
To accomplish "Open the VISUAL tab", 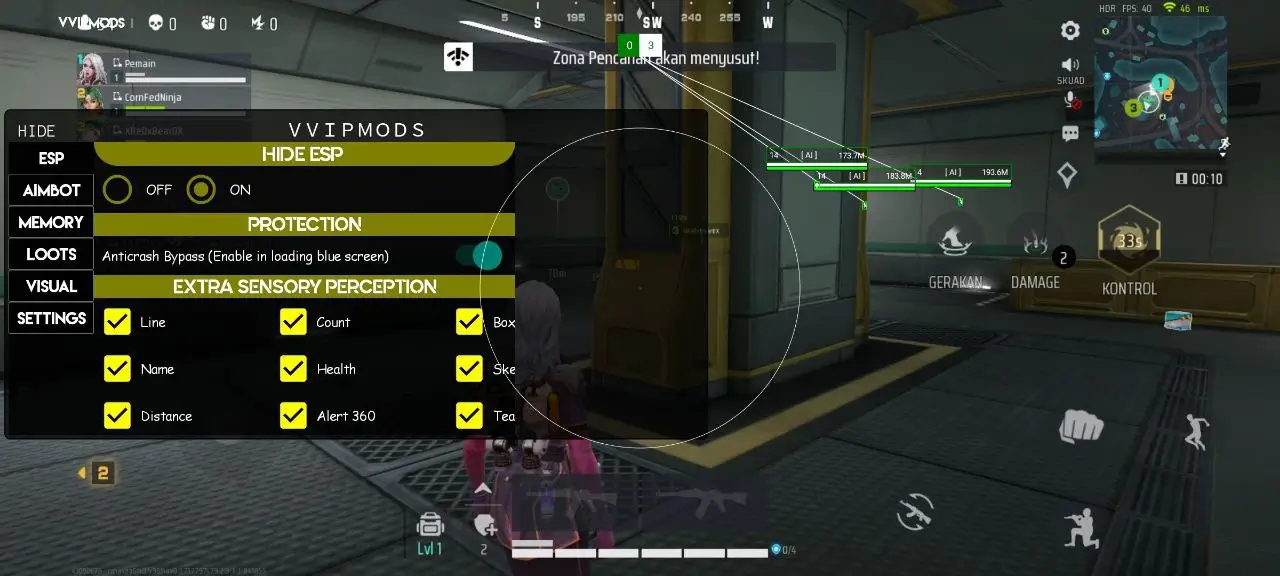I will pos(51,287).
